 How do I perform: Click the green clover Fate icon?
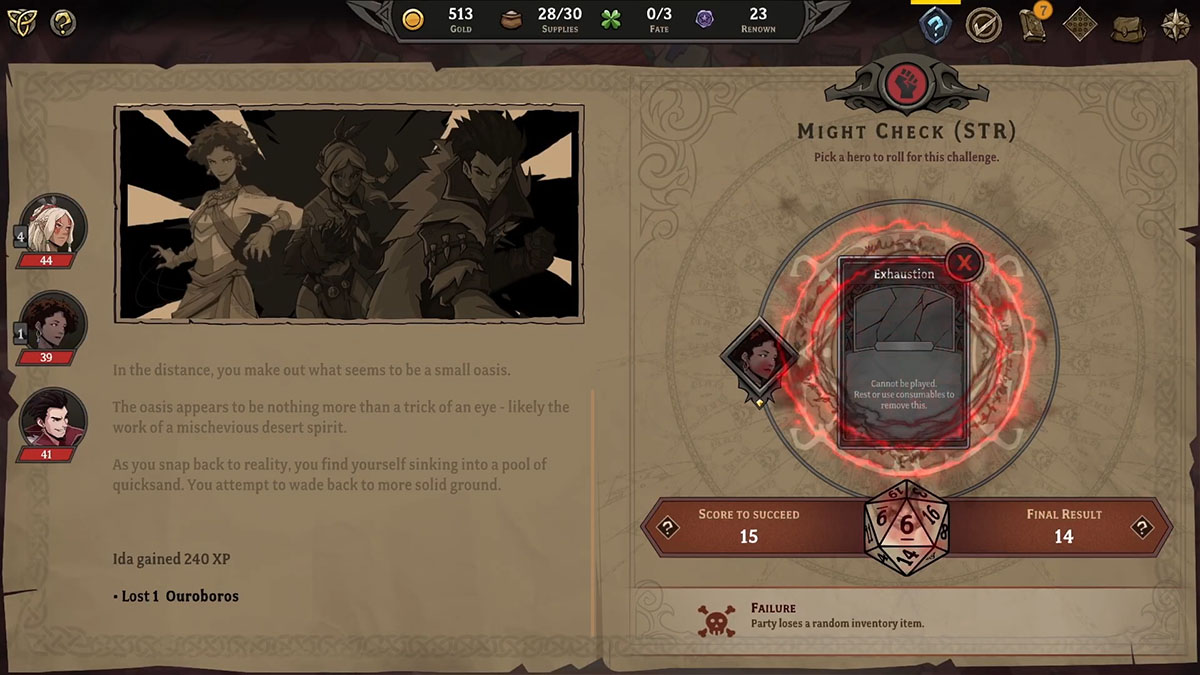(x=611, y=19)
